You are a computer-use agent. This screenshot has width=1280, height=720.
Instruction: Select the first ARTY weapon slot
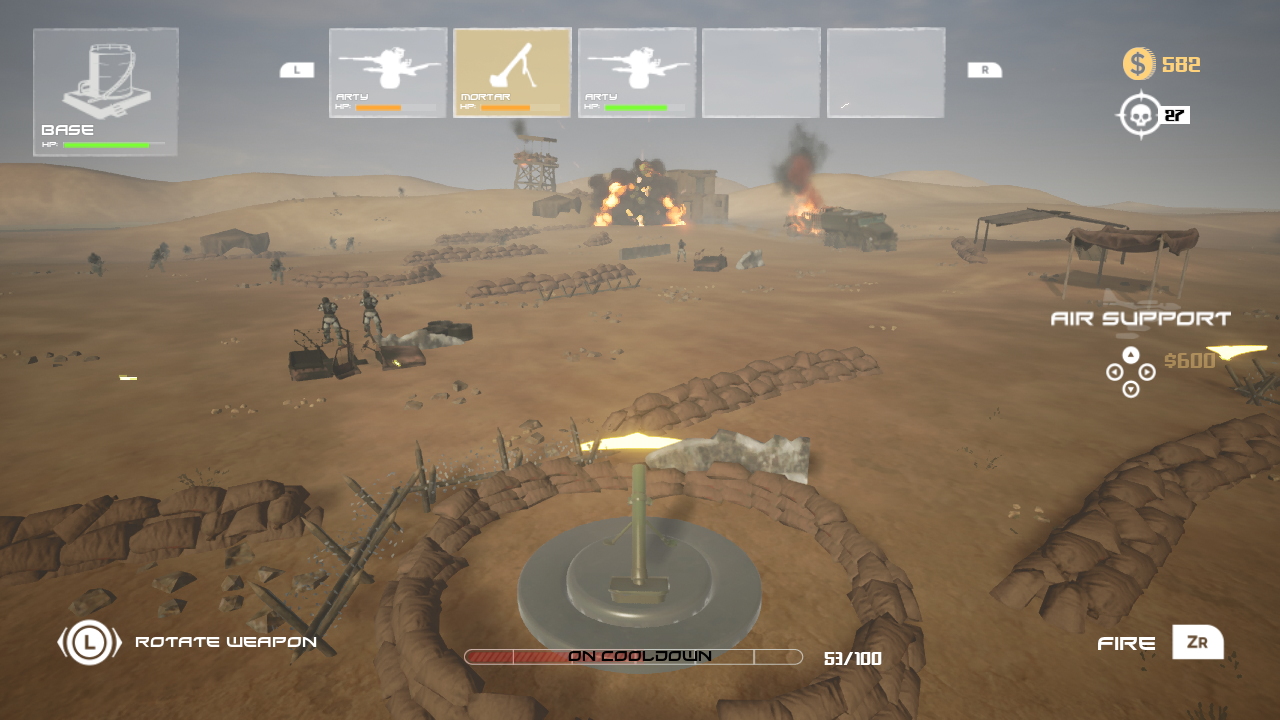387,72
